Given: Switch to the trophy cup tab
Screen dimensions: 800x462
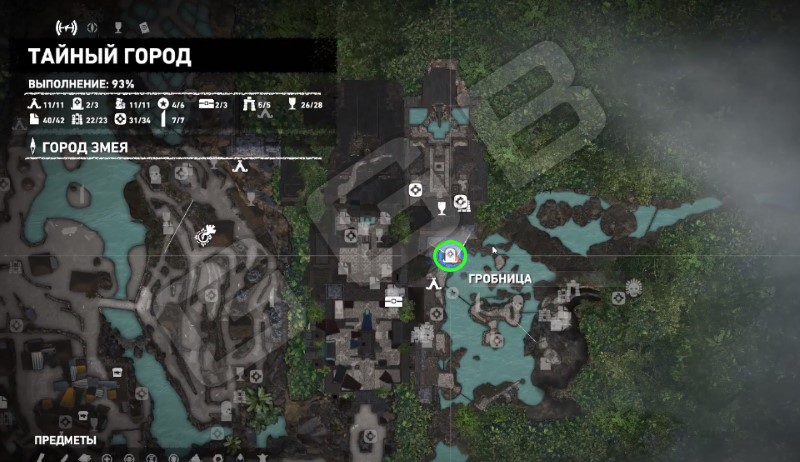Looking at the screenshot, I should (x=118, y=25).
